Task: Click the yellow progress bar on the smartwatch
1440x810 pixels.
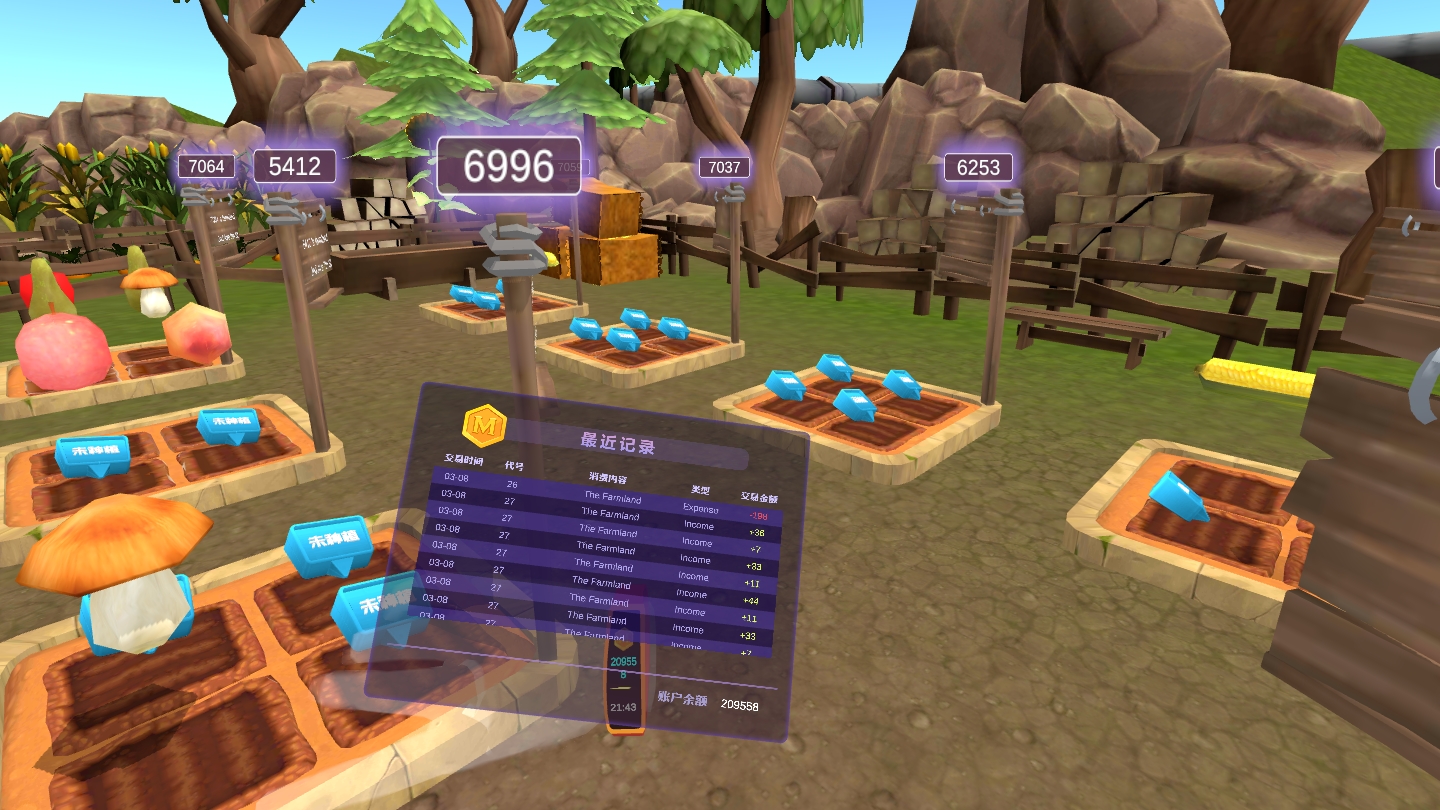Action: click(x=622, y=688)
